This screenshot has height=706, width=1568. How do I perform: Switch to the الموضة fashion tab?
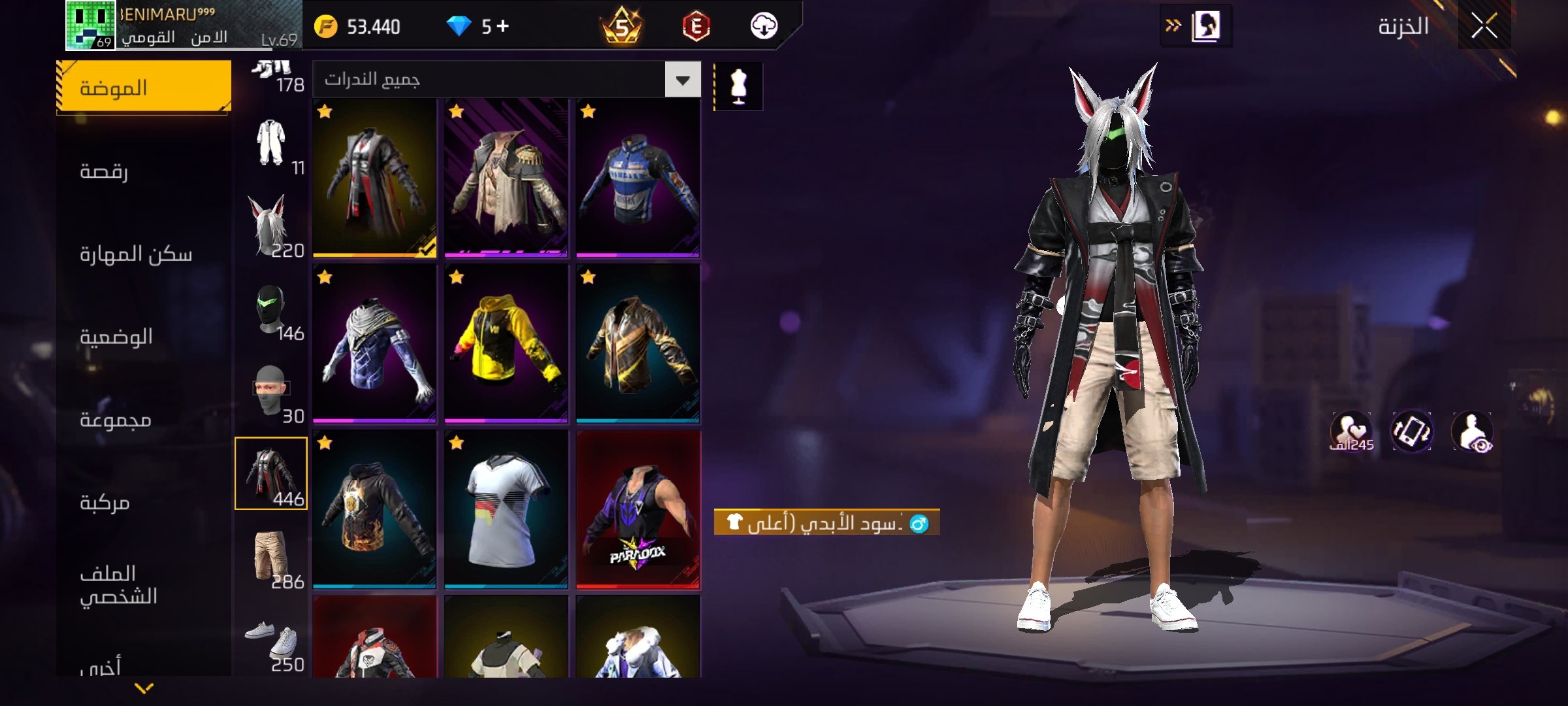pyautogui.click(x=144, y=88)
